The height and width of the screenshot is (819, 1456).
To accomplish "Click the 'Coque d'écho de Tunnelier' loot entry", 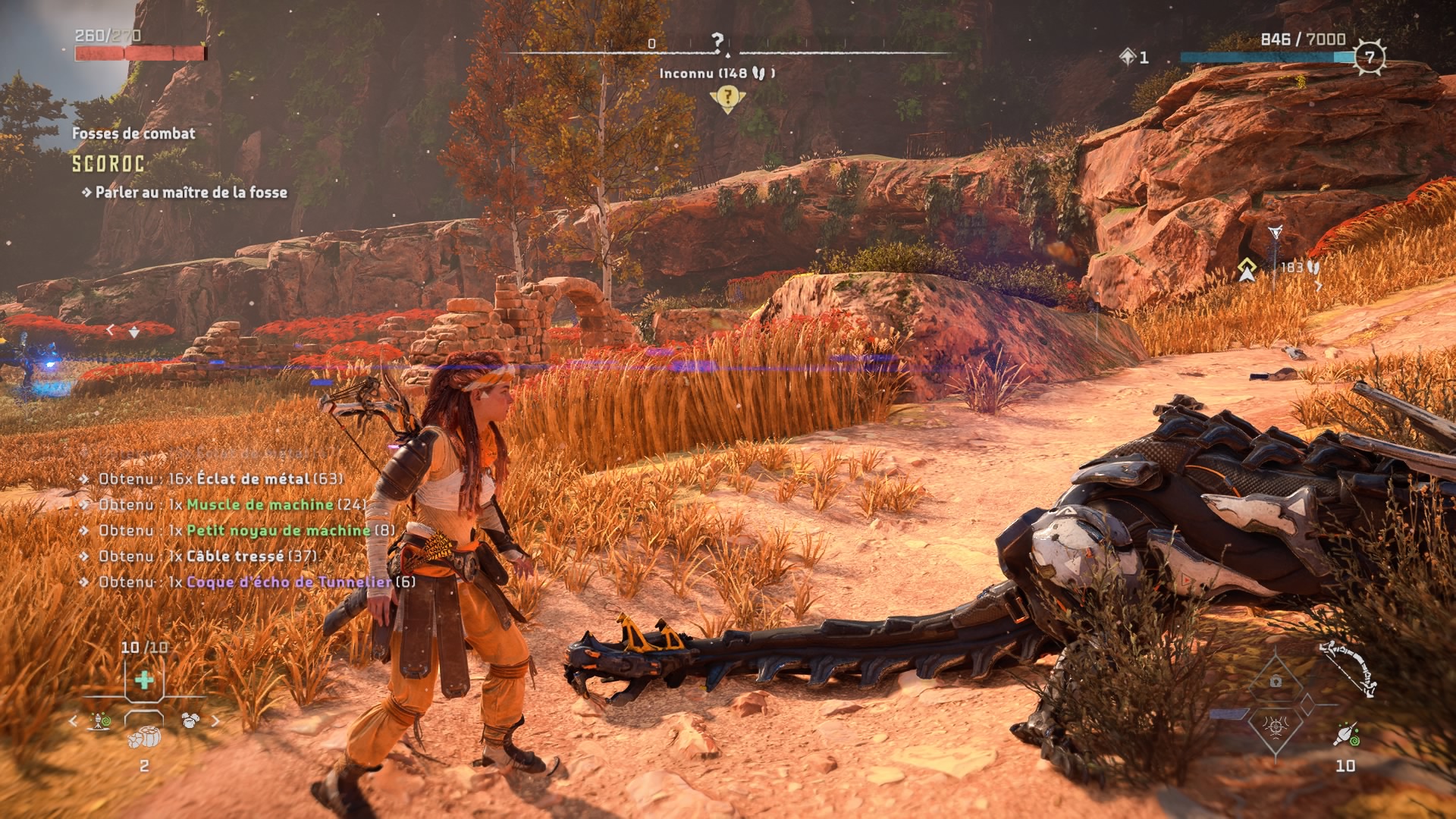I will (289, 582).
